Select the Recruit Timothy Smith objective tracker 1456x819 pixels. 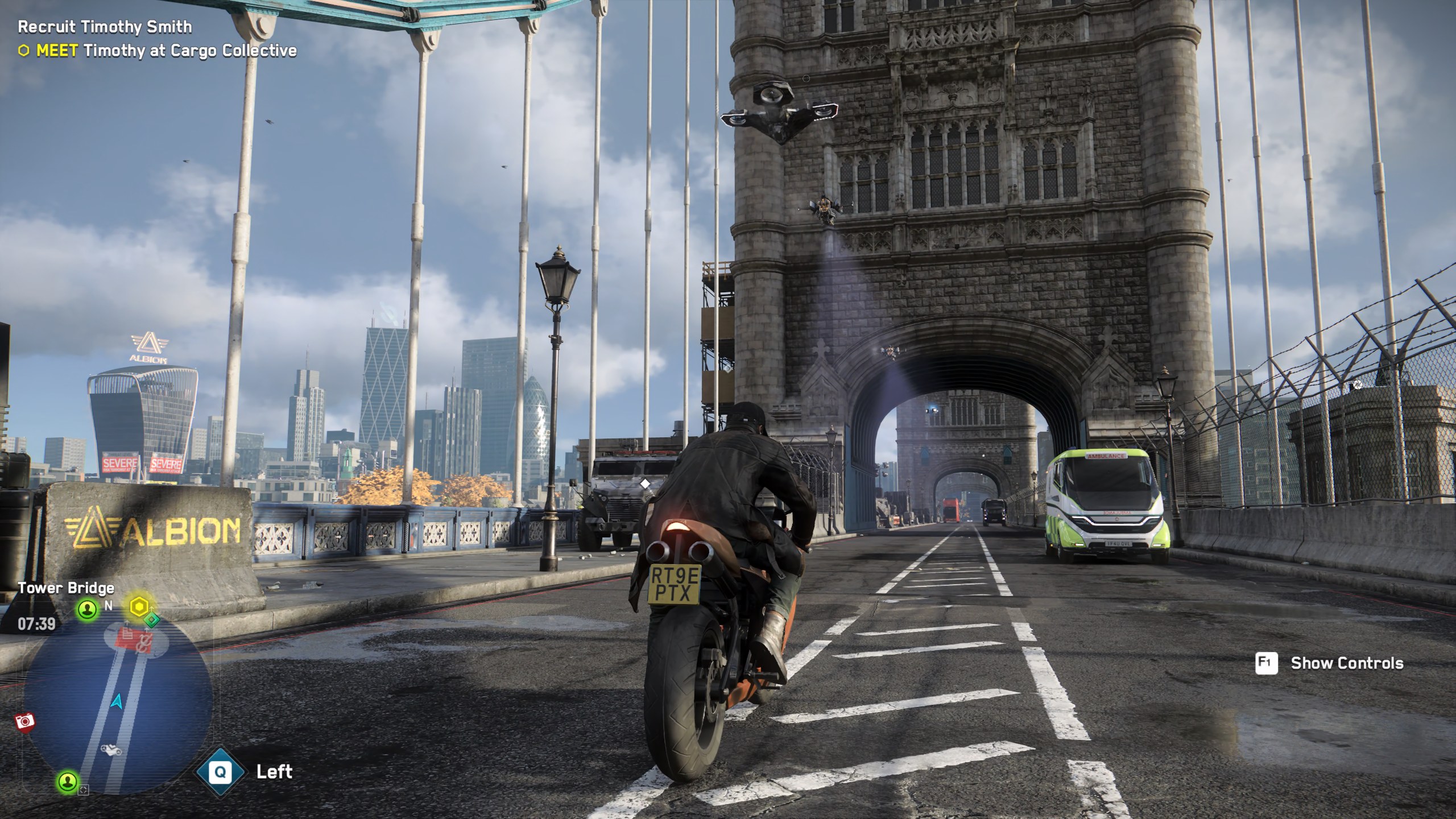pos(105,27)
